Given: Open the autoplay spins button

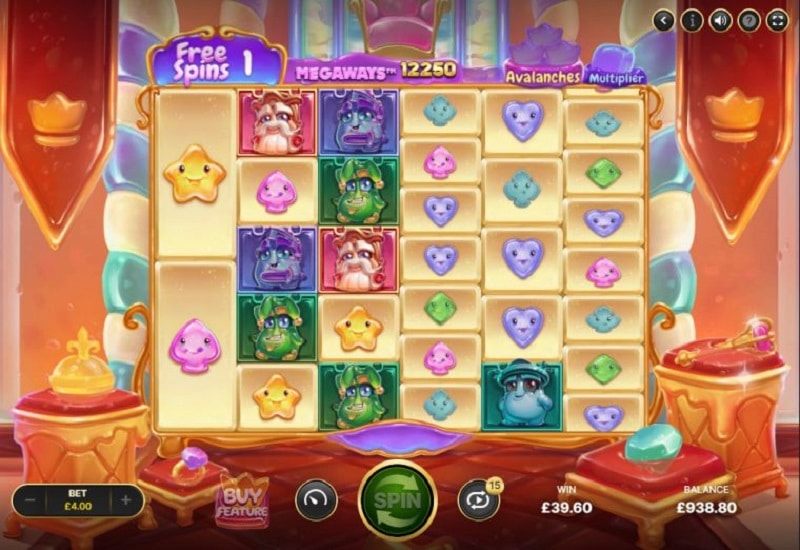Looking at the screenshot, I should click(x=478, y=500).
